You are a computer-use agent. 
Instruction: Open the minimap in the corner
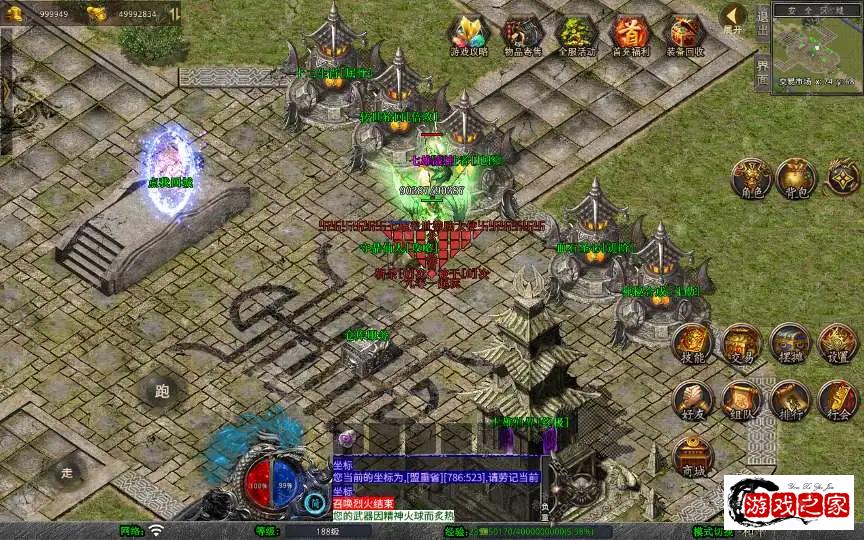click(816, 45)
